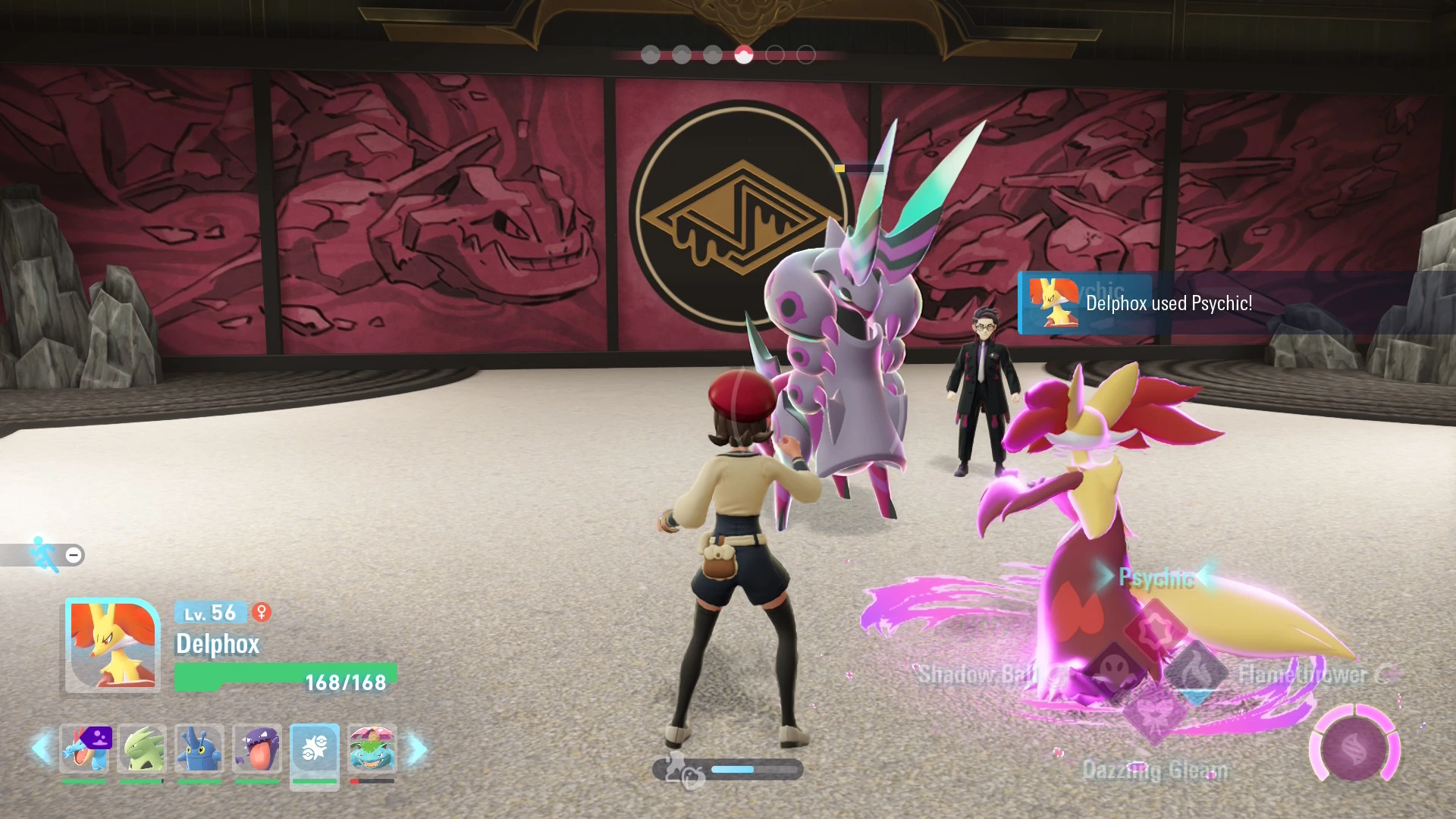Swap to Heracross party slot

(199, 749)
